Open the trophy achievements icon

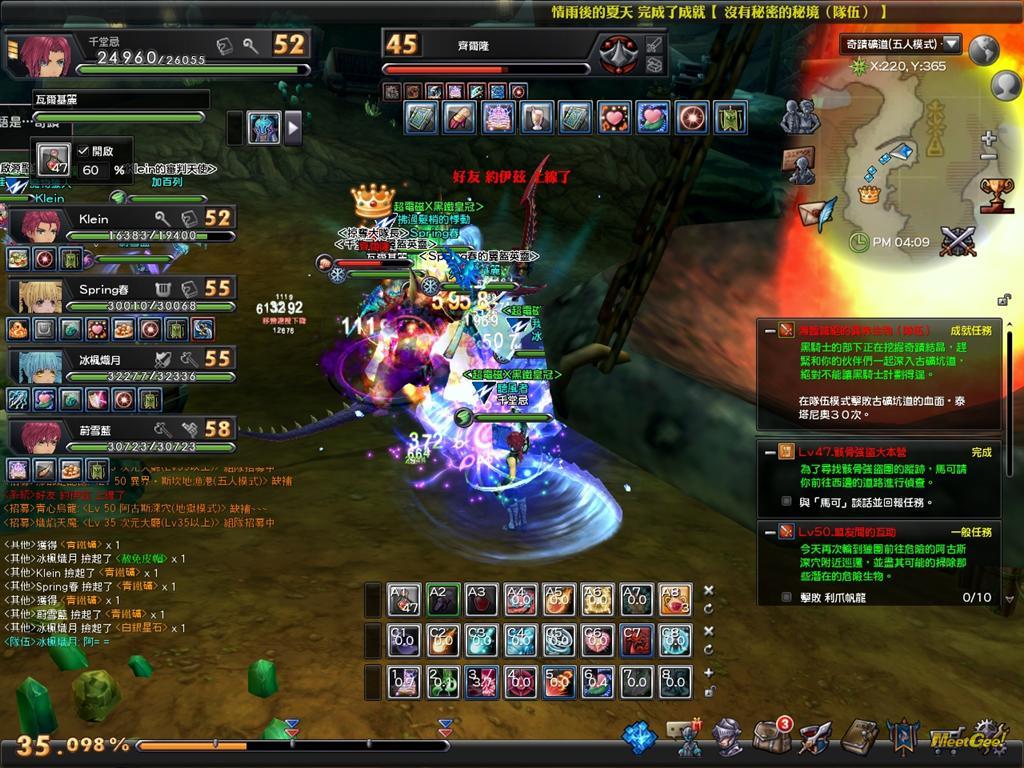996,194
